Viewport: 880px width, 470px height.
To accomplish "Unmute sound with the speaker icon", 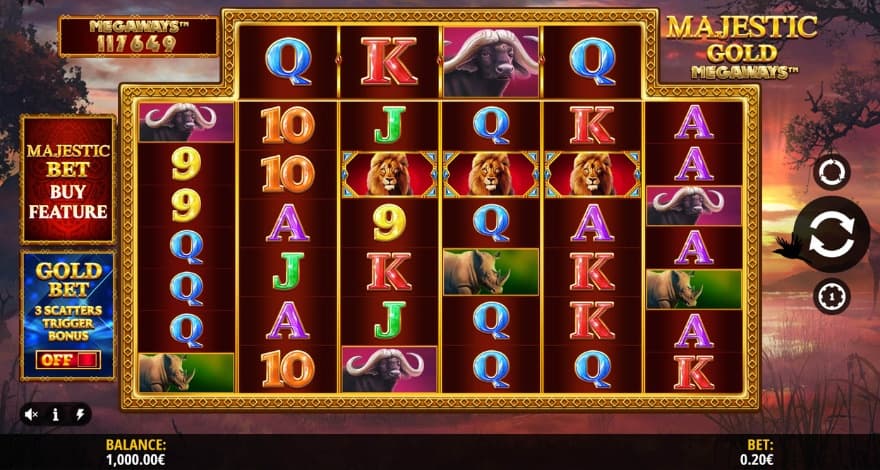I will point(32,413).
